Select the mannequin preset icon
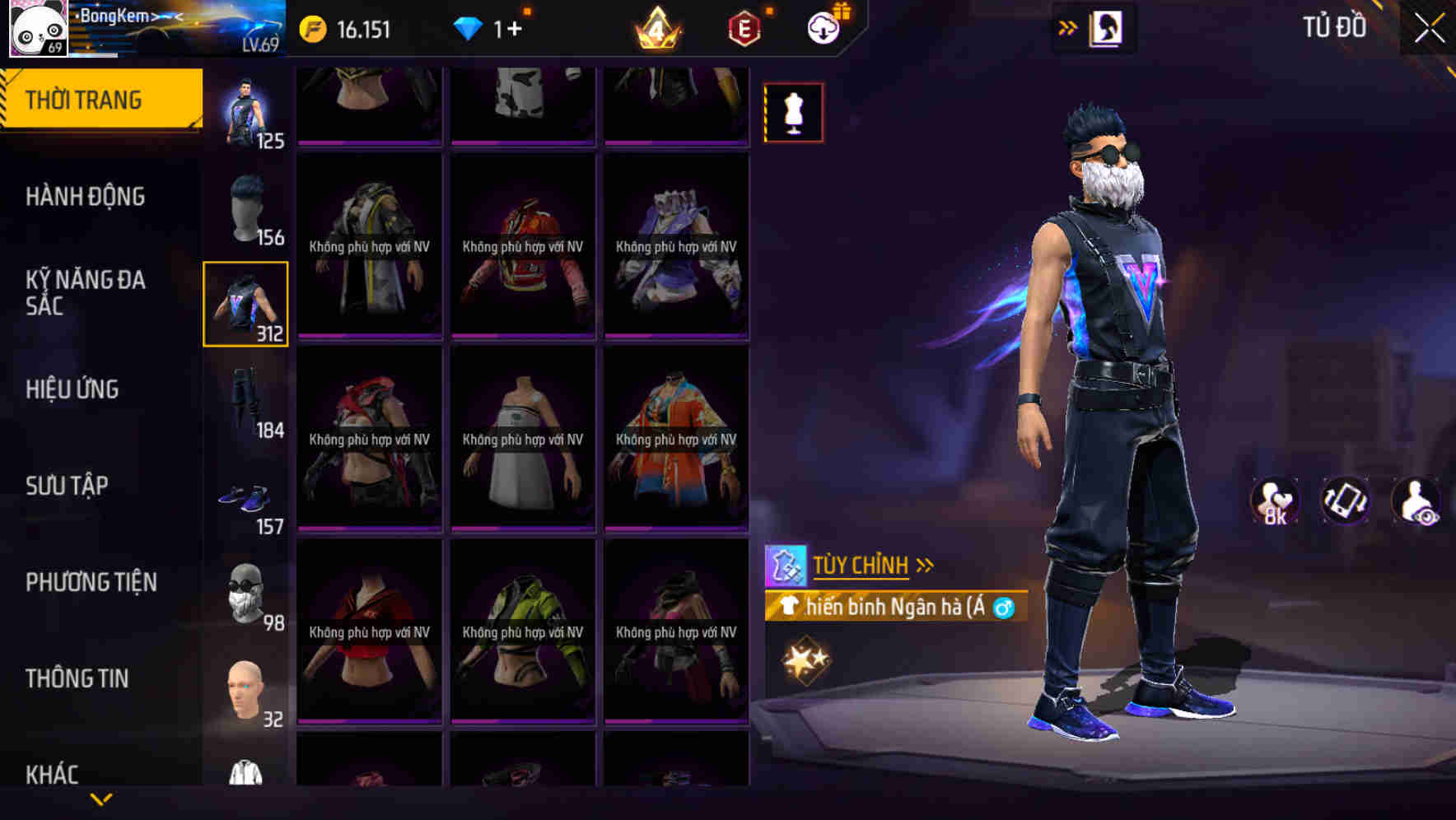This screenshot has height=820, width=1456. 793,113
